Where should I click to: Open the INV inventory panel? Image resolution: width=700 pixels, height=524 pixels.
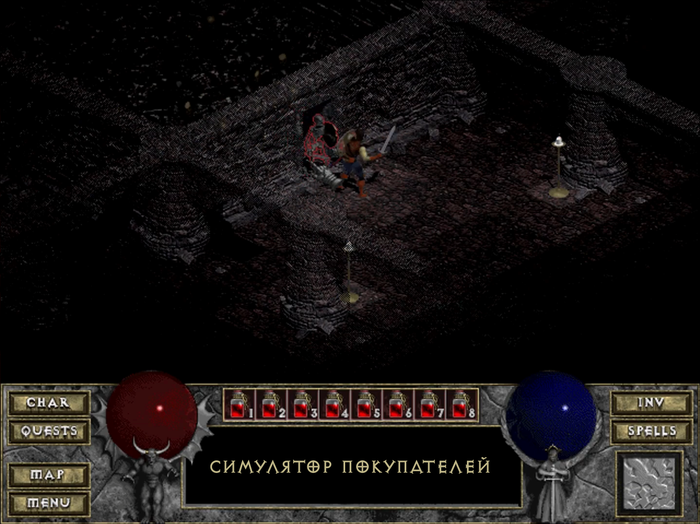[x=650, y=403]
